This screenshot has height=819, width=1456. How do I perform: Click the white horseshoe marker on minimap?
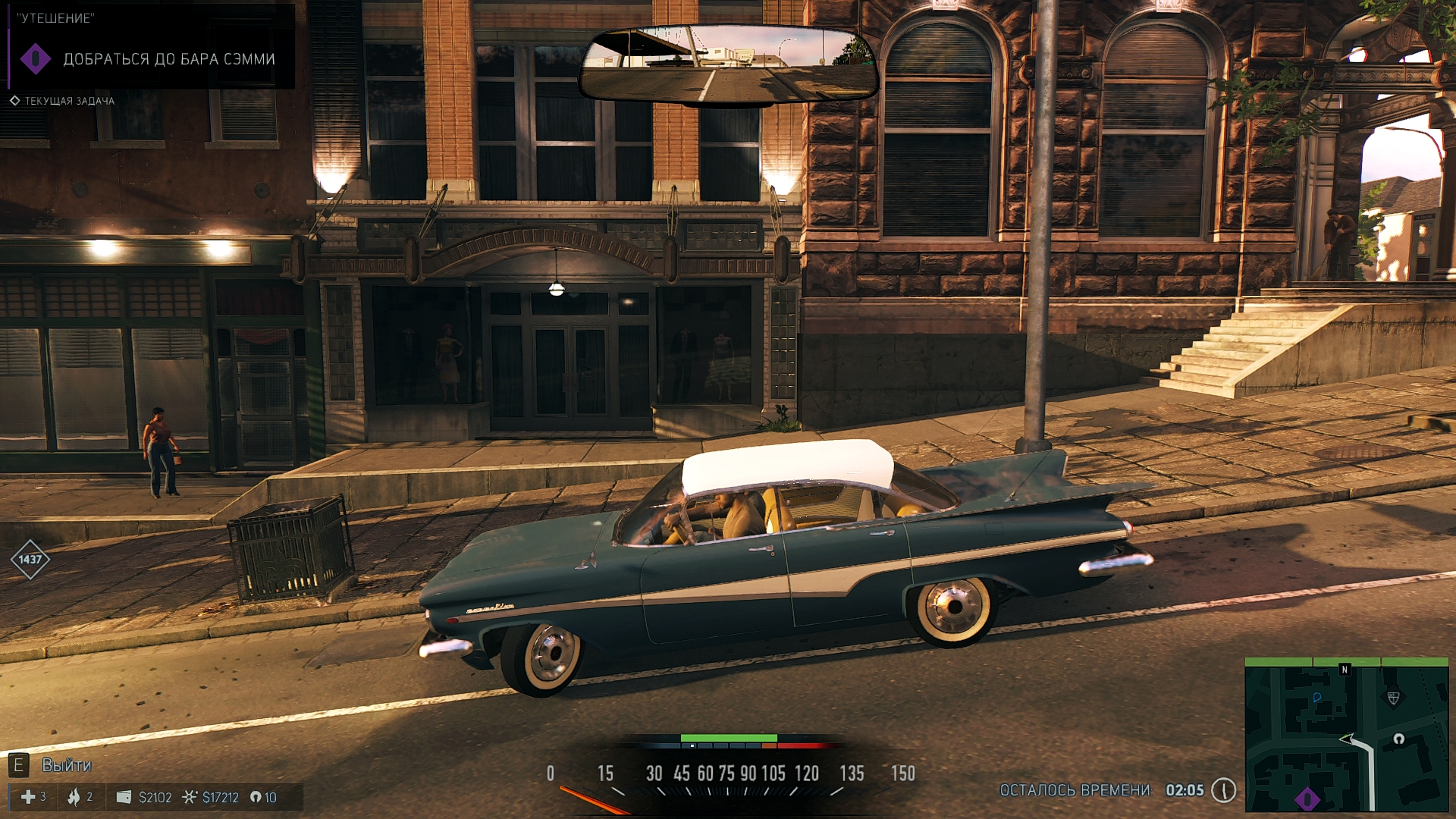tap(1398, 739)
